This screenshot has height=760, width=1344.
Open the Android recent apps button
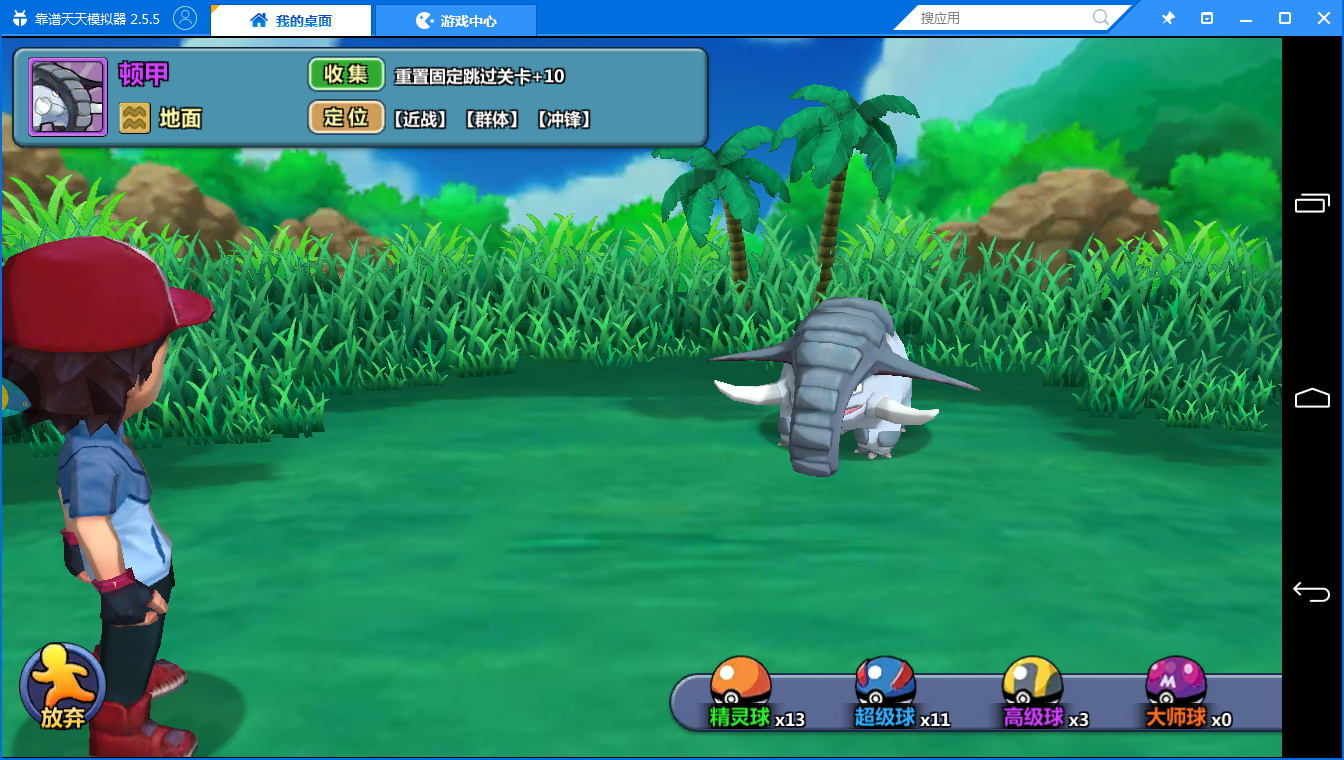click(1311, 204)
